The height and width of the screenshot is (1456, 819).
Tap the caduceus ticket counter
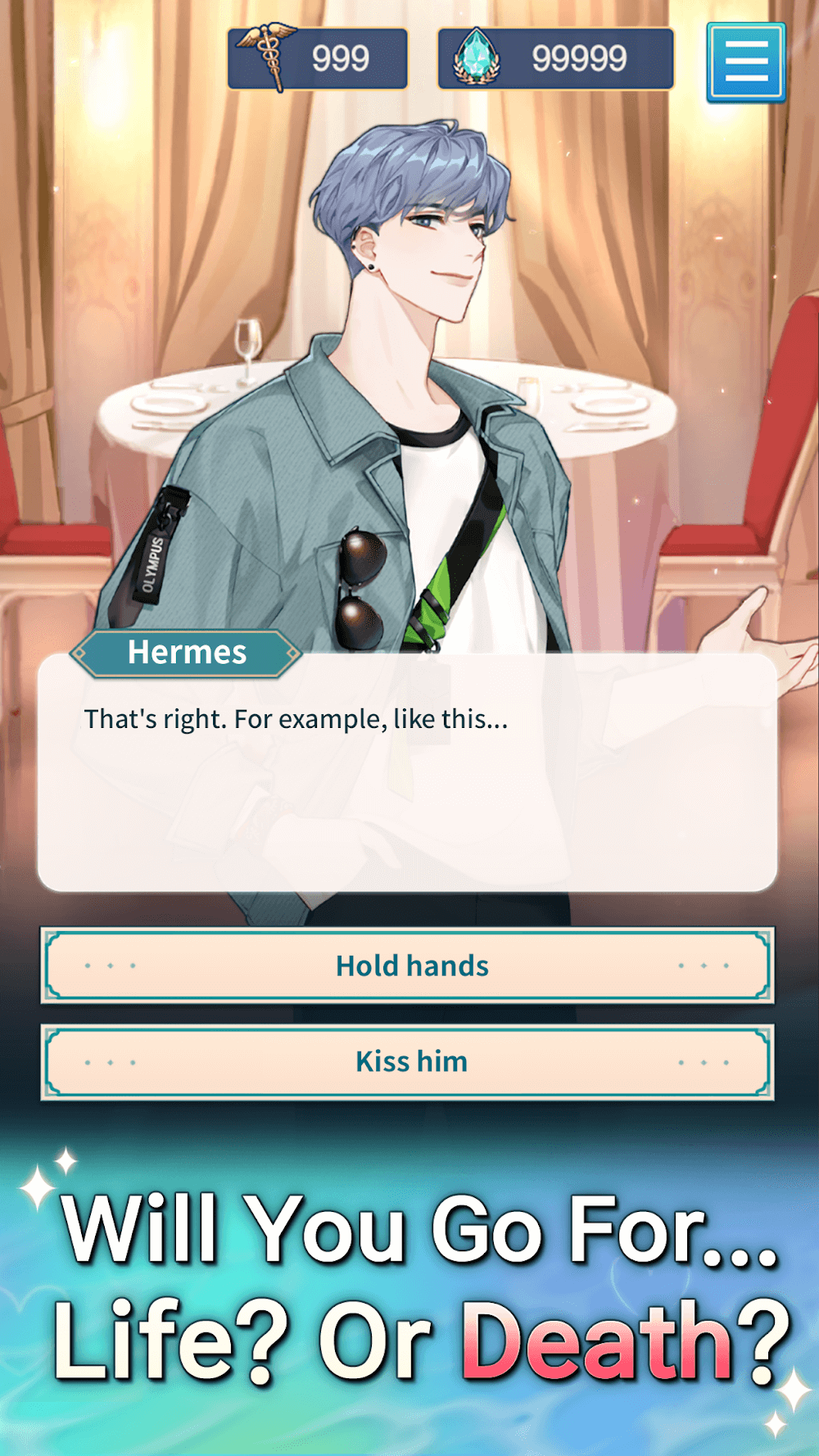318,58
